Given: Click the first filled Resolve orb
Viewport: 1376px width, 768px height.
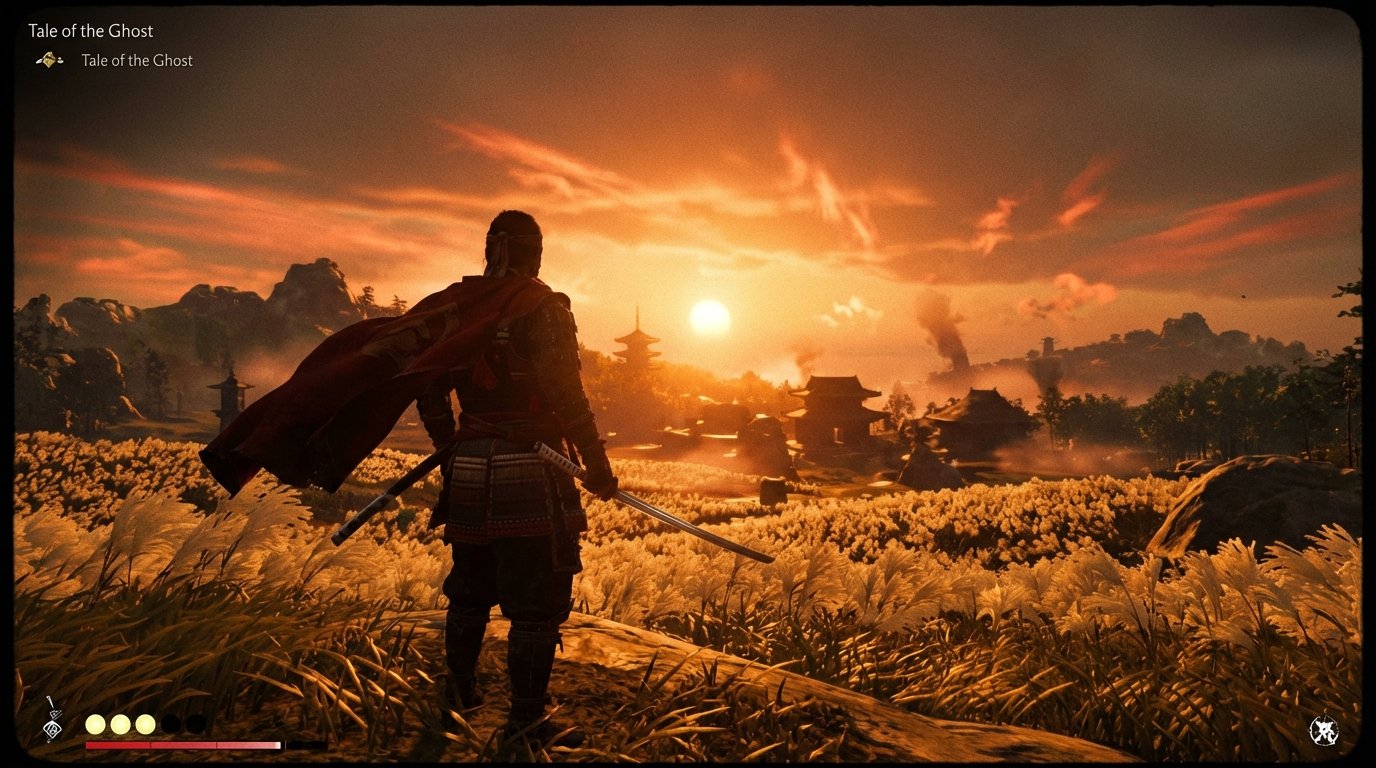Looking at the screenshot, I should click(x=94, y=723).
